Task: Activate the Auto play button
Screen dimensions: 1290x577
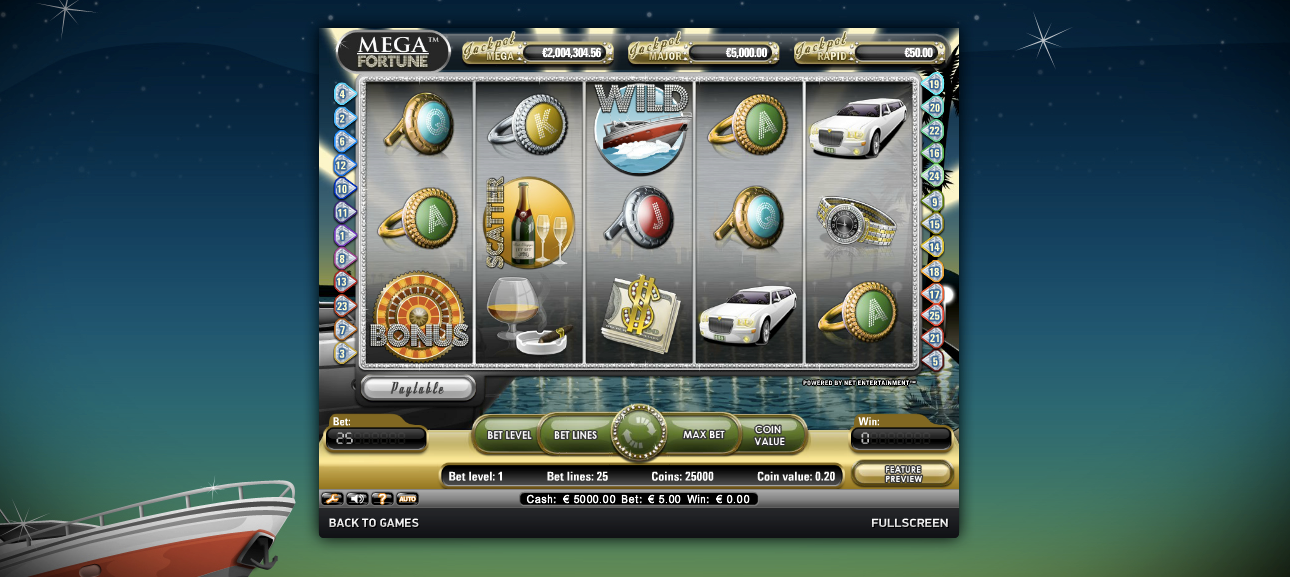Action: click(x=407, y=498)
